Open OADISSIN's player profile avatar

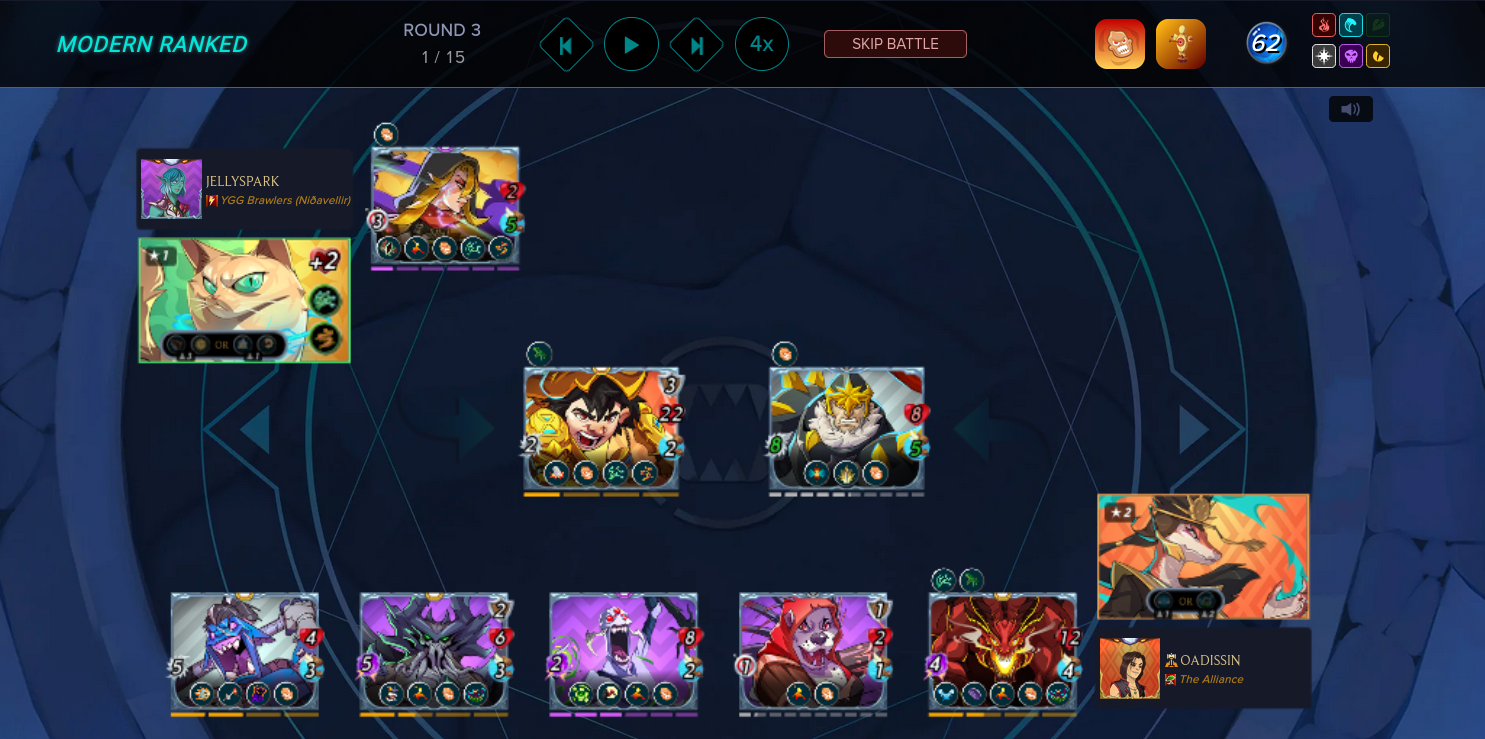click(1129, 668)
